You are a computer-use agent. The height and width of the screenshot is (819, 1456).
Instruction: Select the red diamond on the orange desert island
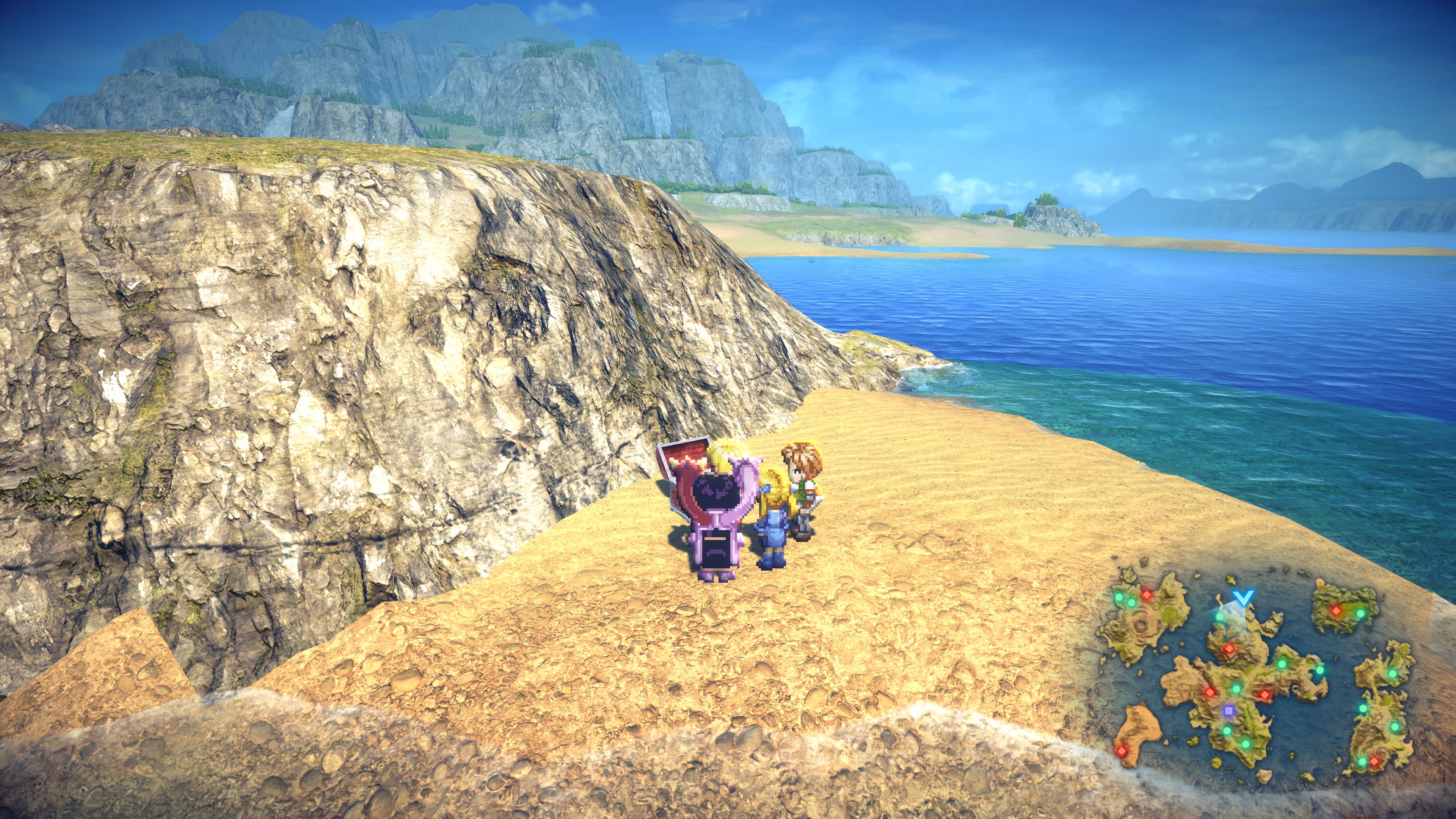1122,751
